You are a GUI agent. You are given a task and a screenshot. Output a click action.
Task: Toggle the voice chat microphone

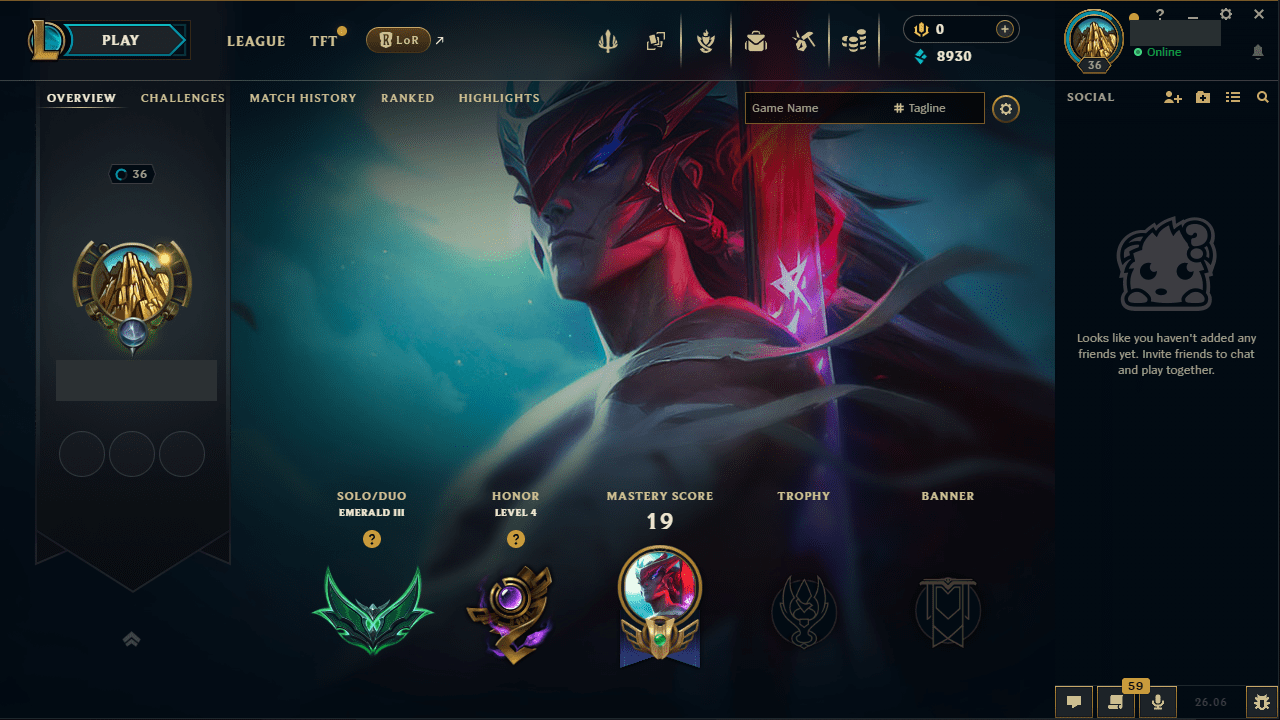(1157, 701)
